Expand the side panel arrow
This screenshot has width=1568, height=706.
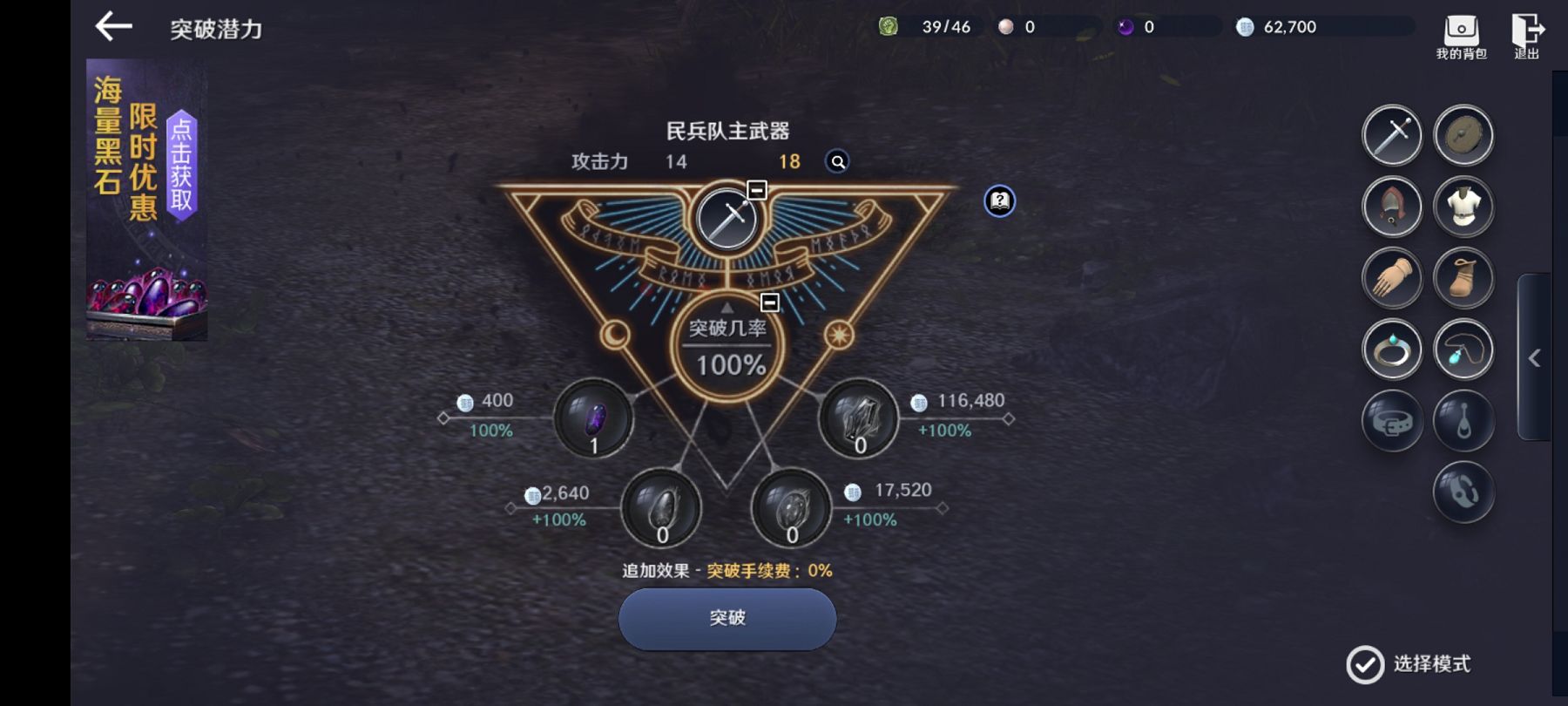click(1535, 357)
